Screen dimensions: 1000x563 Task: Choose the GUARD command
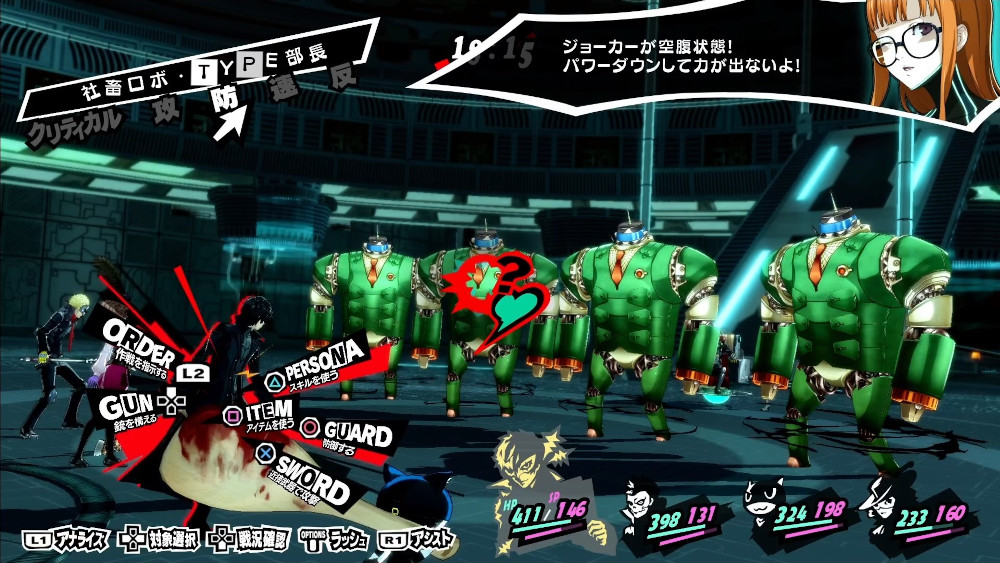tap(350, 435)
